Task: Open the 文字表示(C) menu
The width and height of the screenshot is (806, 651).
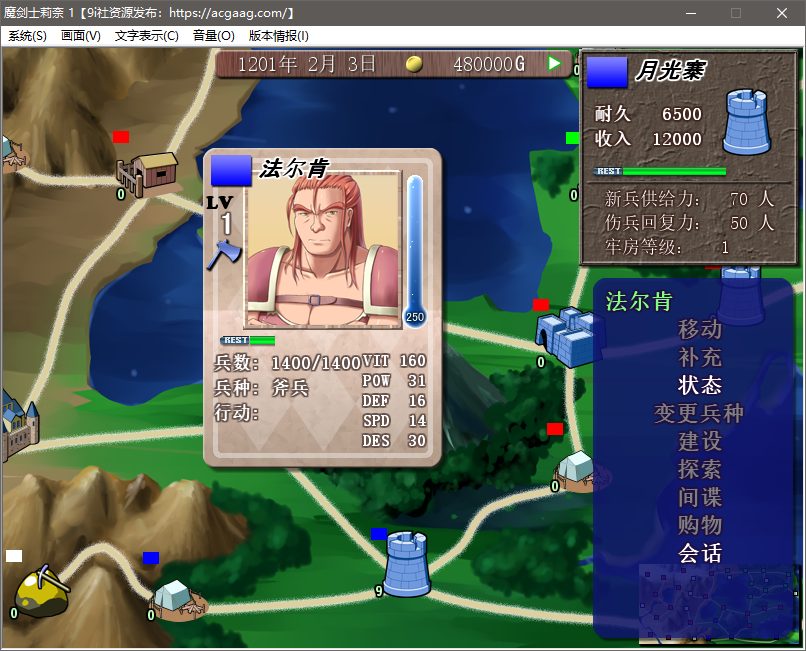Action: [147, 36]
